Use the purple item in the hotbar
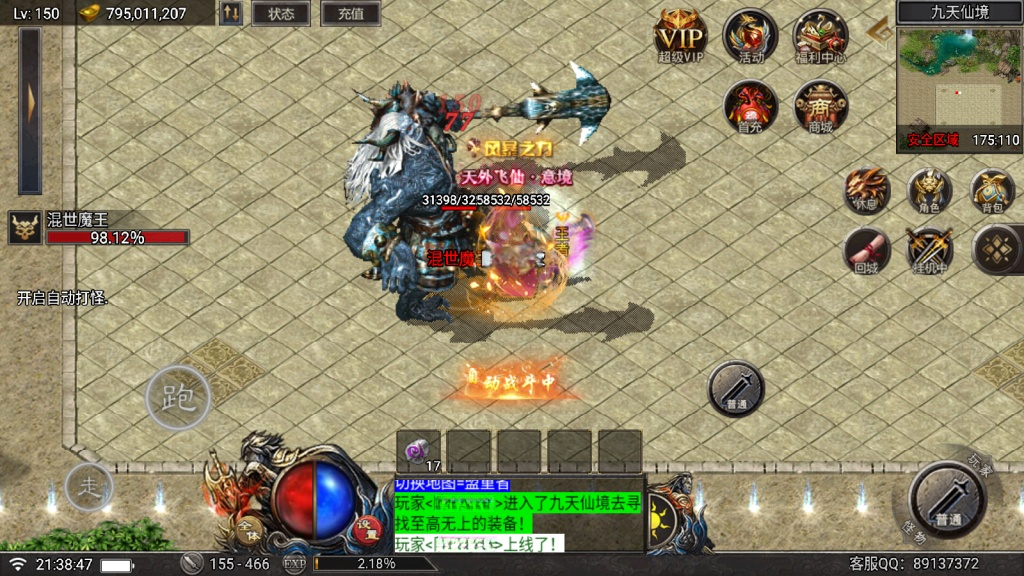This screenshot has width=1024, height=576. pos(418,451)
